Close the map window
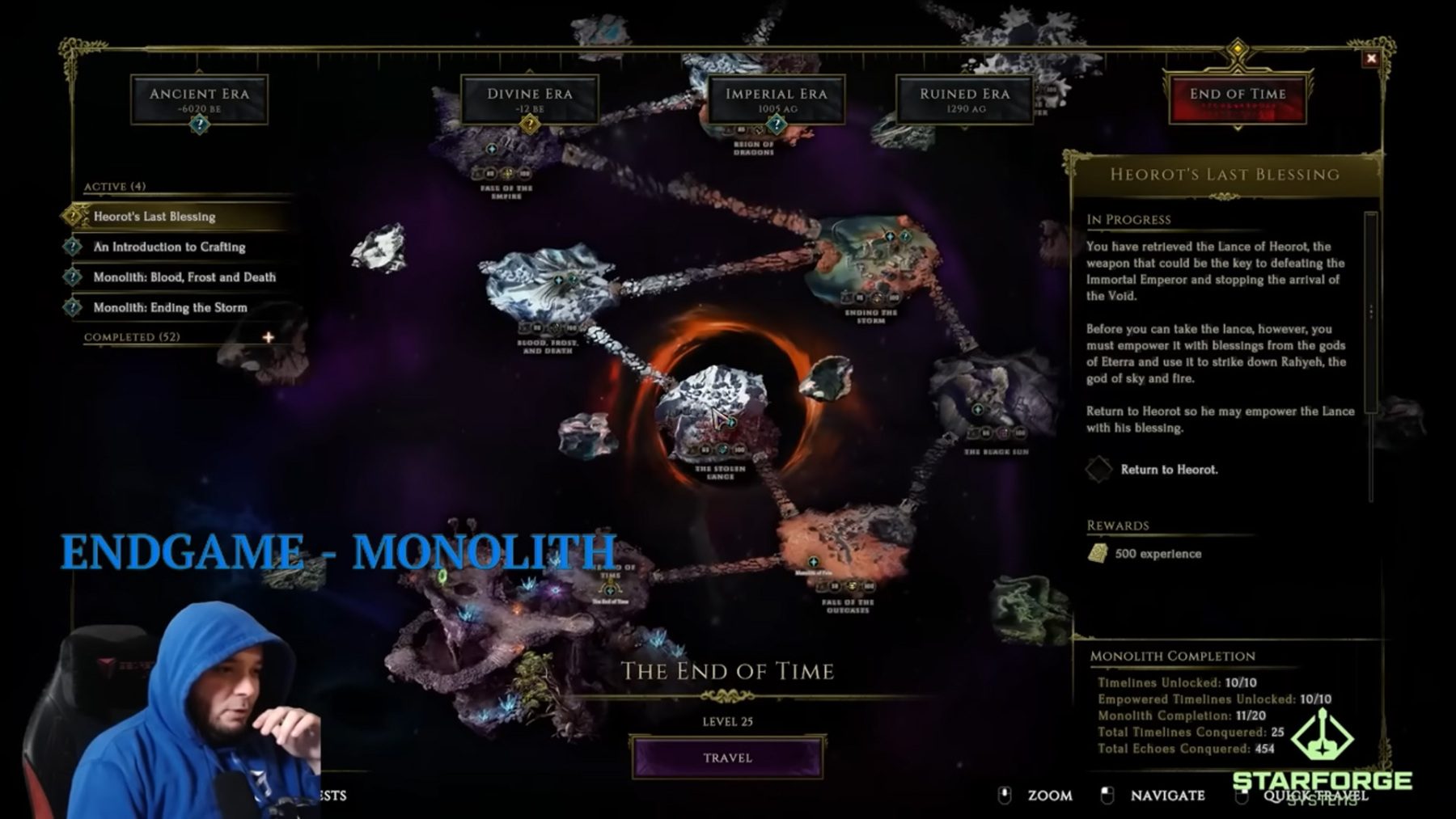 [1370, 58]
